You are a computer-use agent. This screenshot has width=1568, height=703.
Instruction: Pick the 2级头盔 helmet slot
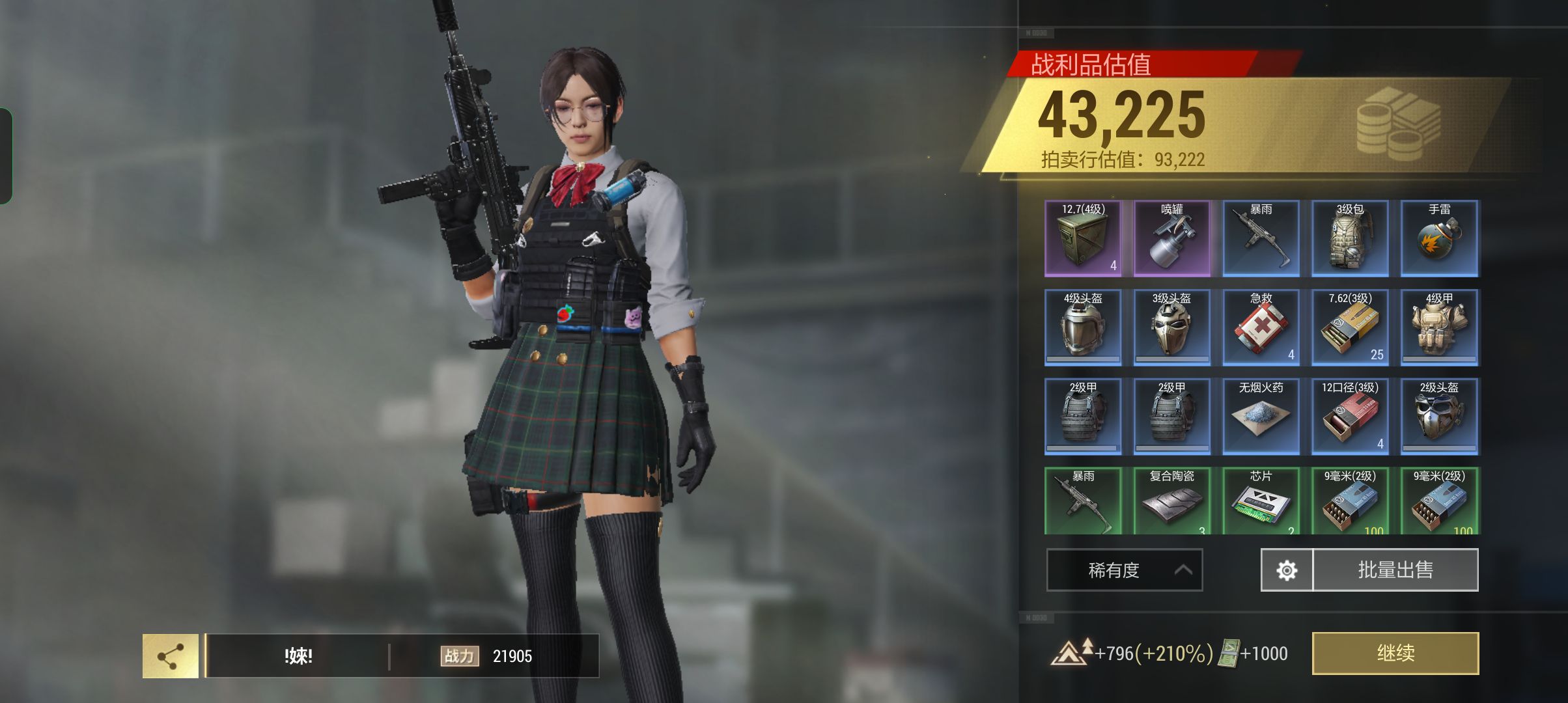pyautogui.click(x=1439, y=417)
